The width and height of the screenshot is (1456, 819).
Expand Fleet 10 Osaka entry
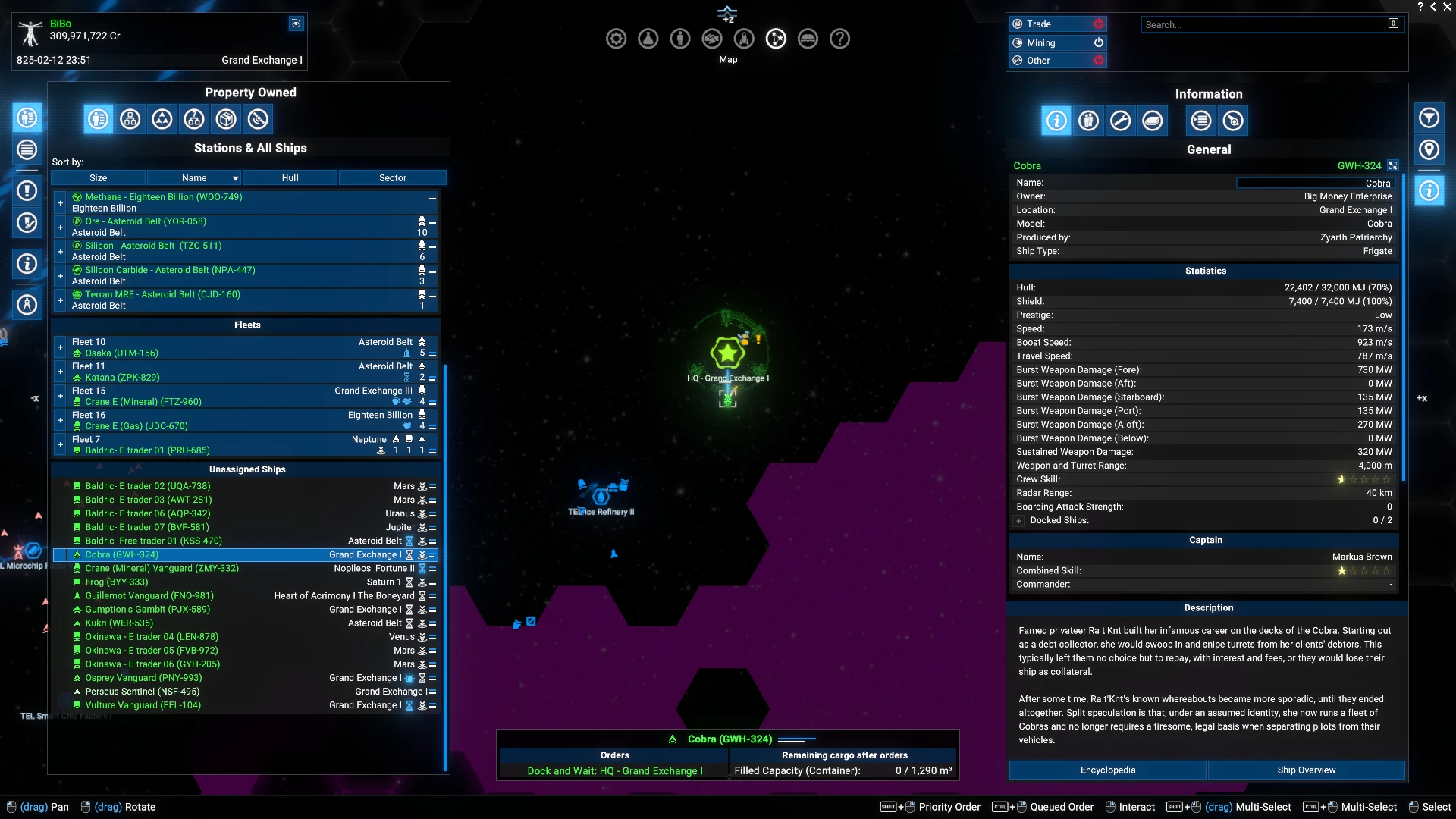(x=61, y=347)
